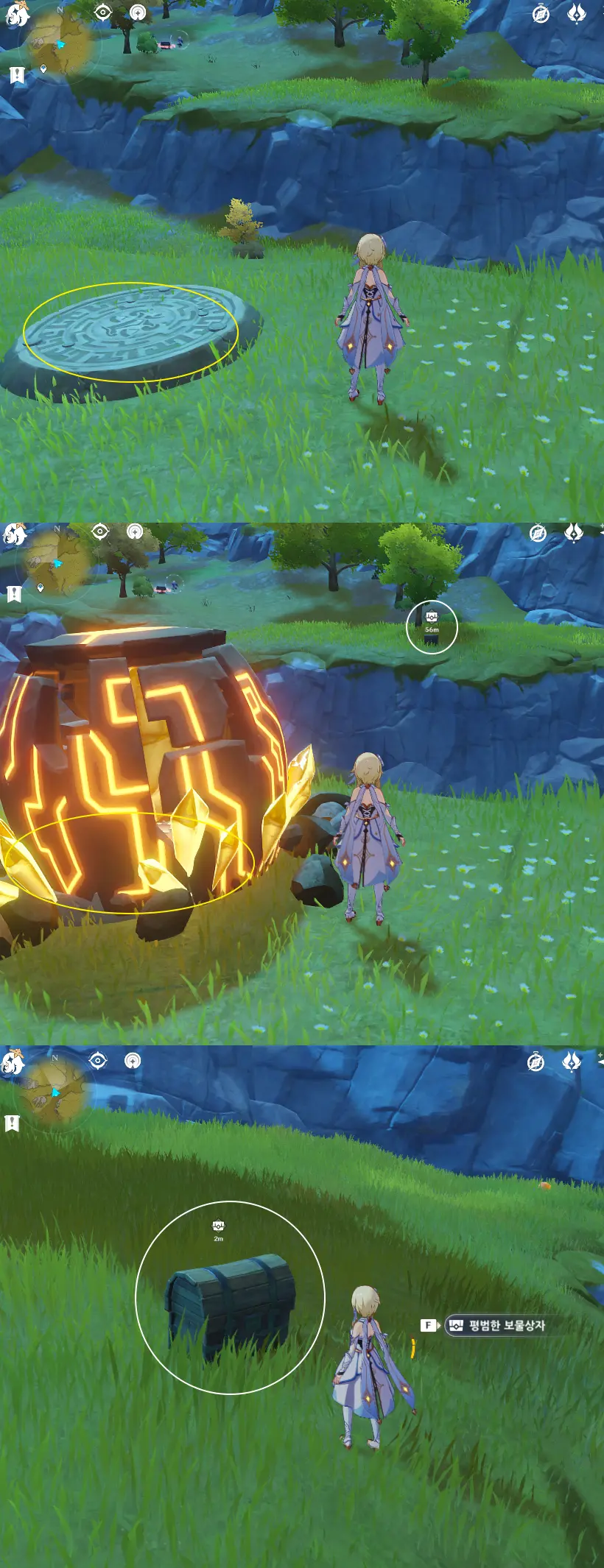Screen dimensions: 604x1568
Task: Pick up the 평범한 보물상자 interaction option
Action: pyautogui.click(x=497, y=1325)
